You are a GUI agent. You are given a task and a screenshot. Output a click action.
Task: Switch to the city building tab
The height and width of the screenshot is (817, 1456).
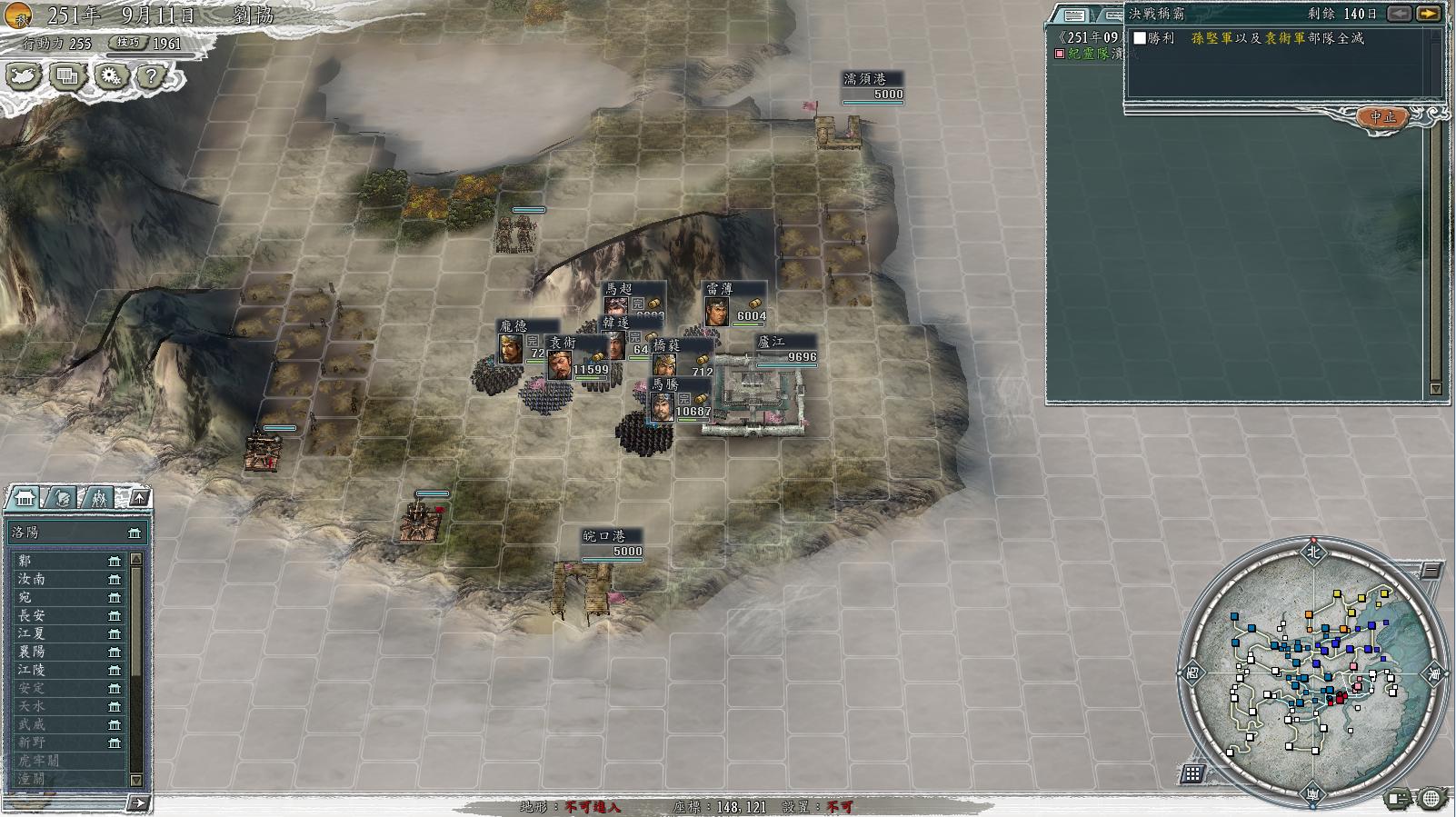(x=25, y=497)
